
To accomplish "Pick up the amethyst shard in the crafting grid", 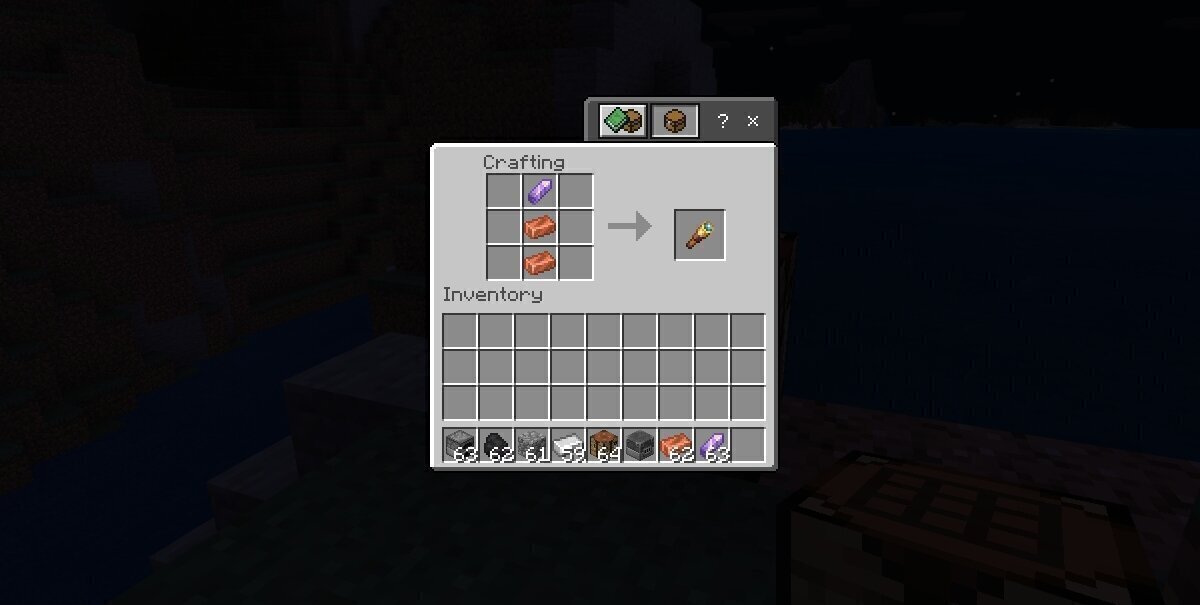I will point(540,191).
